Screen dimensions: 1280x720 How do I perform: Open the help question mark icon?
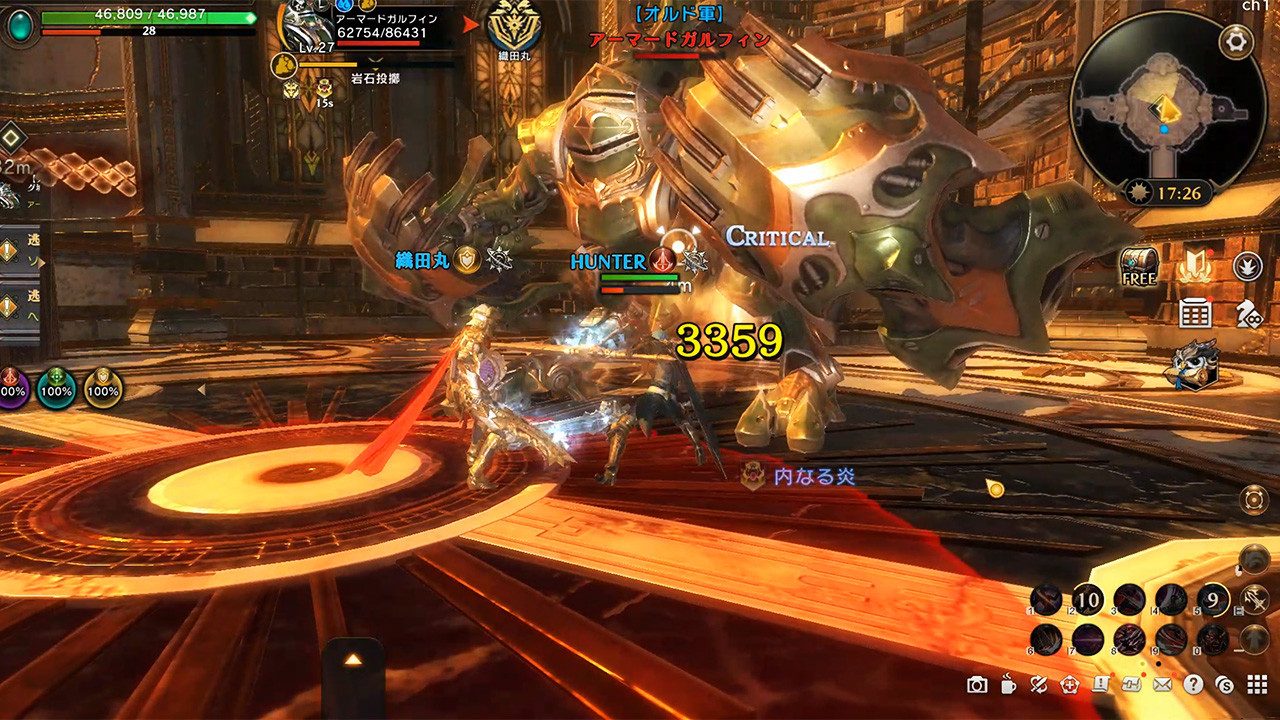pos(1193,684)
